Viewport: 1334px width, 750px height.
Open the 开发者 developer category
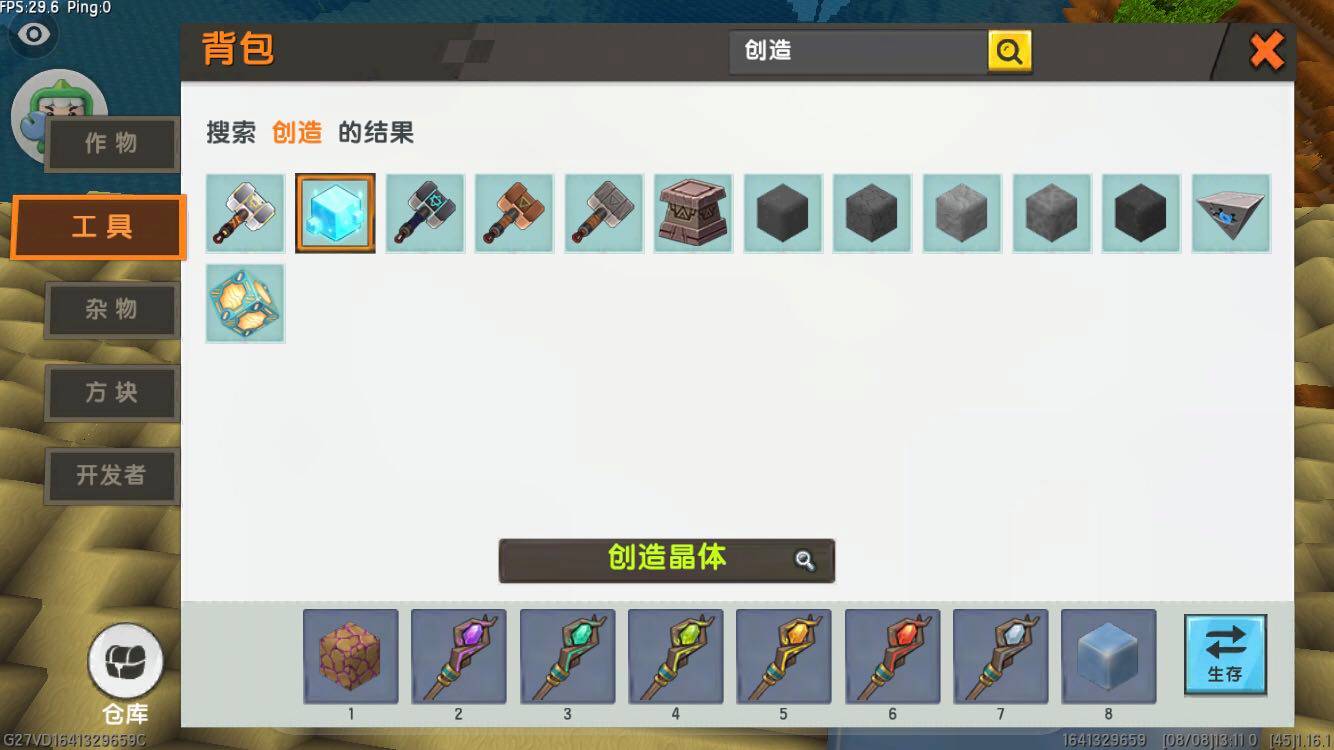[x=111, y=476]
